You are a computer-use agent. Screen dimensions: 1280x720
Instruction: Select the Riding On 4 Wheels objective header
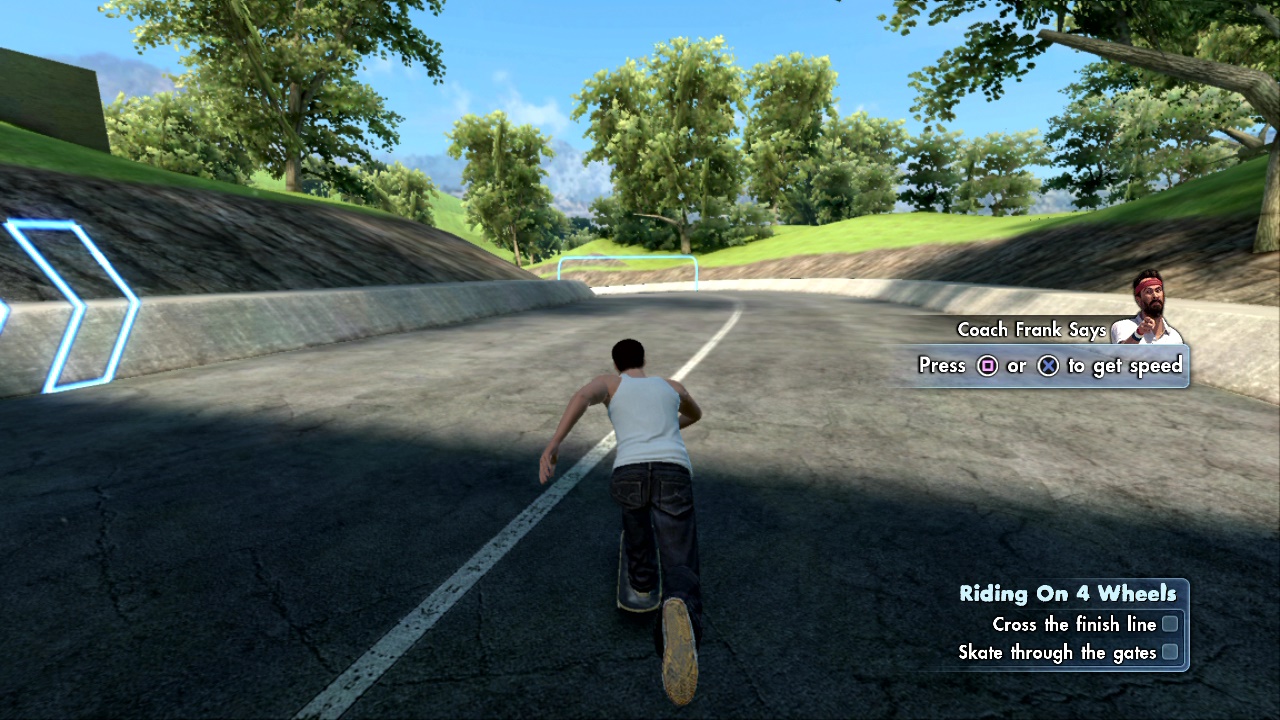[1067, 593]
